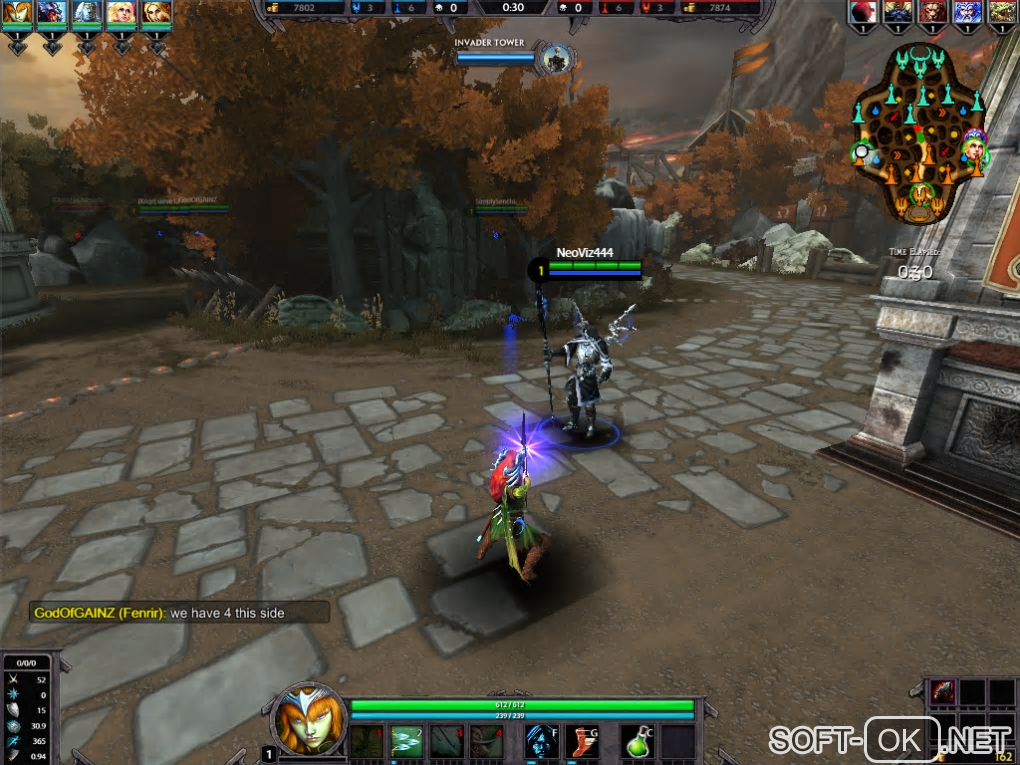1020x765 pixels.
Task: Select the lion-faced enemy god portrait
Action: pos(931,12)
